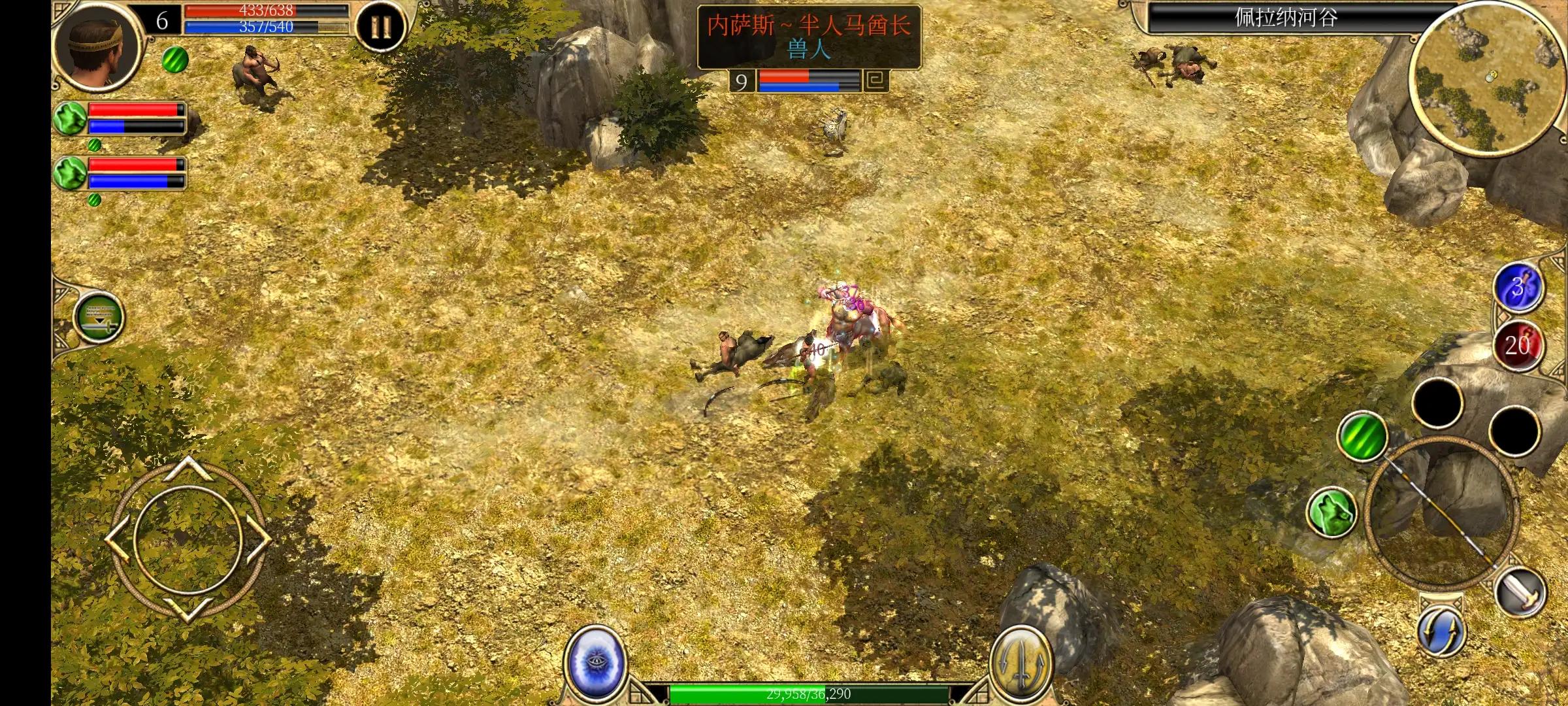Toggle the sword item pickup filter button
The width and height of the screenshot is (1568, 706).
pyautogui.click(x=99, y=317)
